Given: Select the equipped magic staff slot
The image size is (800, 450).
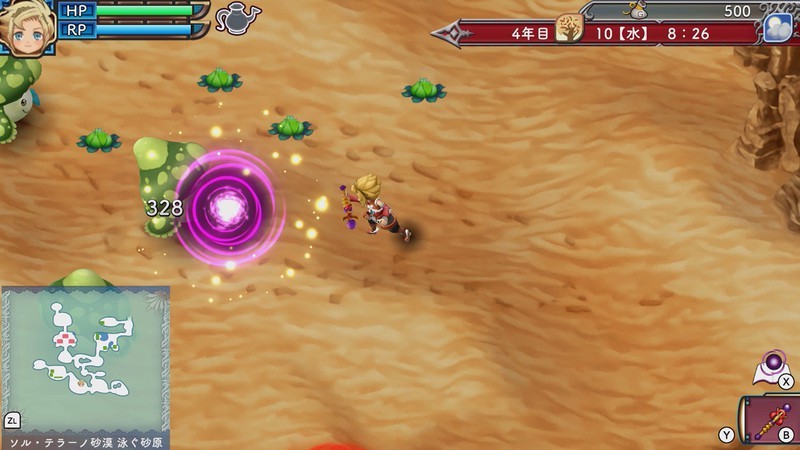Looking at the screenshot, I should click(772, 422).
